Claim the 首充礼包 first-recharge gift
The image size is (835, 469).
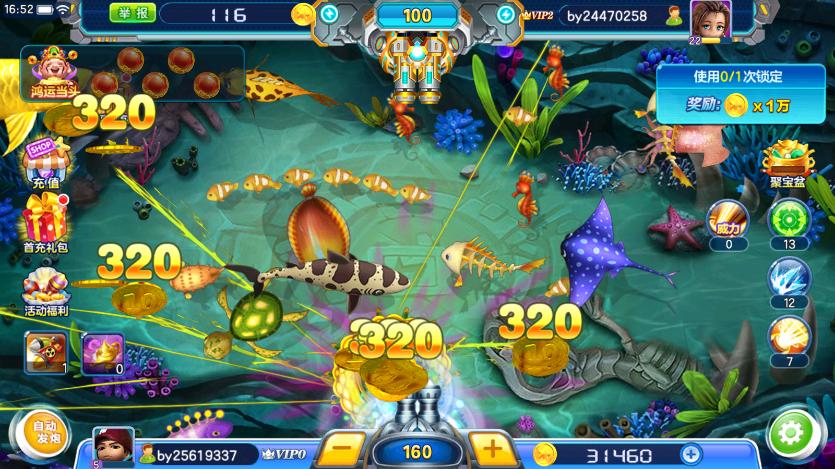(45, 221)
